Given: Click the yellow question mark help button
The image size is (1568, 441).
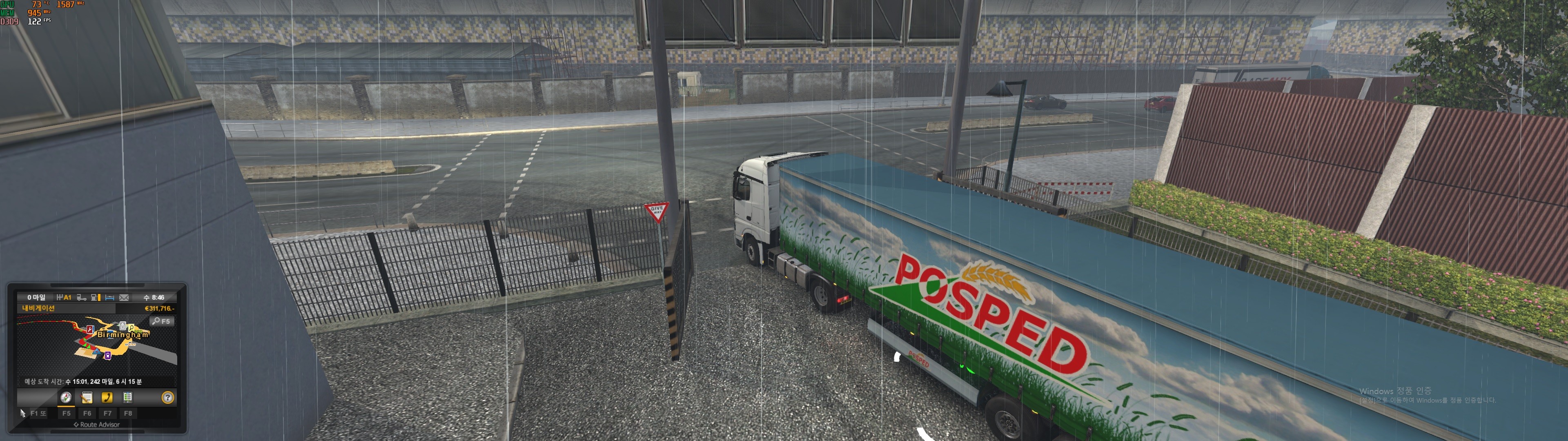Looking at the screenshot, I should click(x=167, y=398).
